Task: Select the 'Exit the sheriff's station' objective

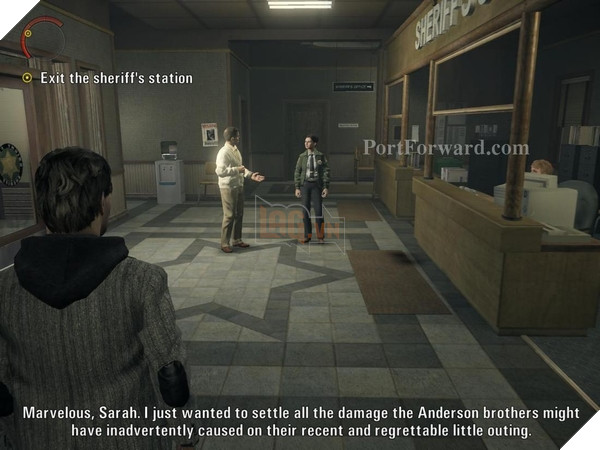Action: pos(115,78)
